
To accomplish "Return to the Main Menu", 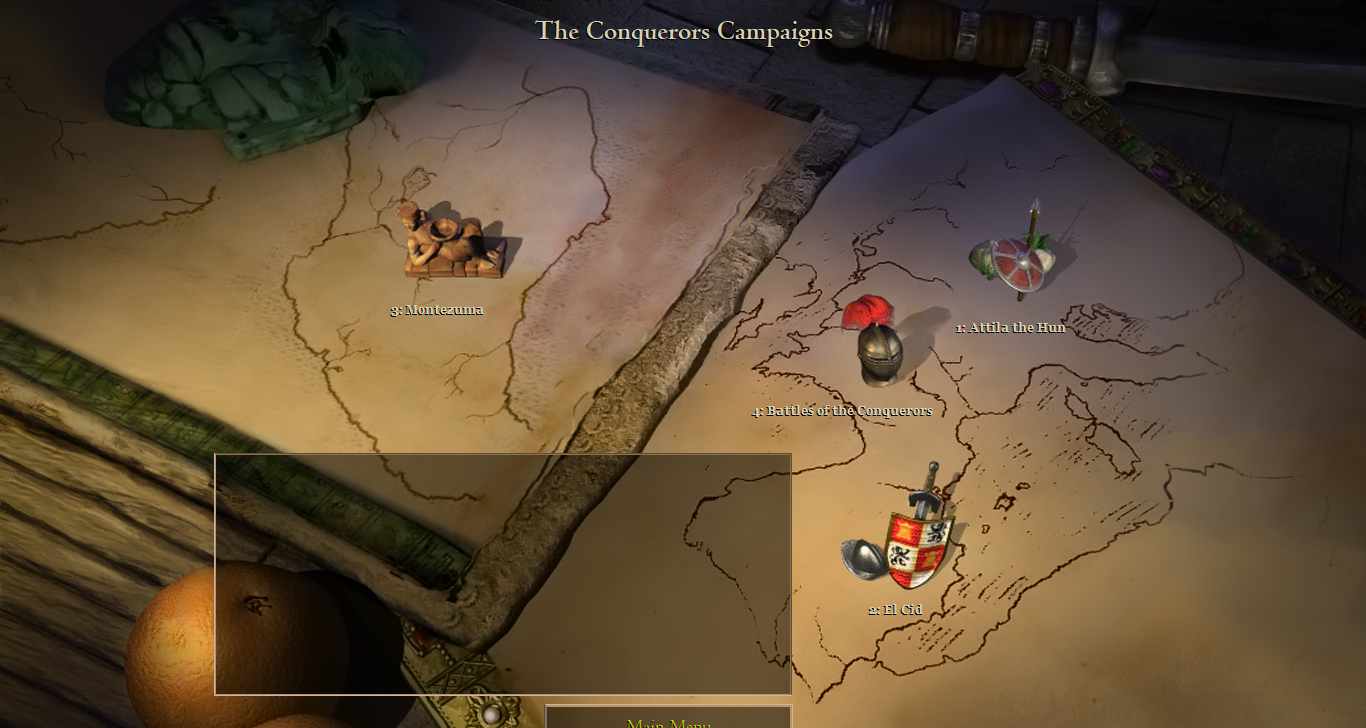I will 668,721.
